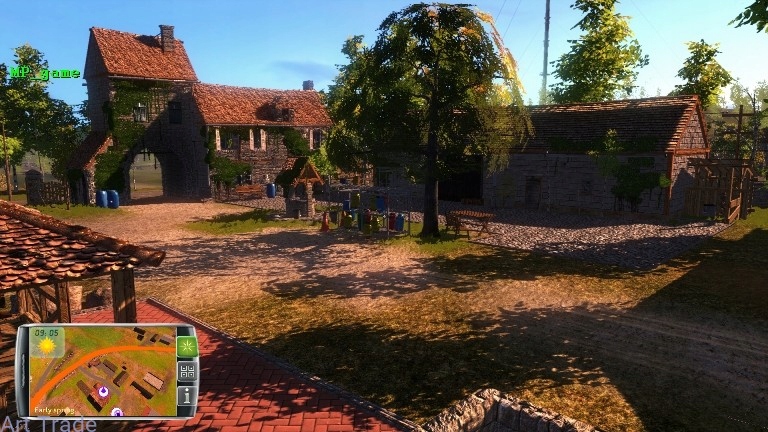Show the information panel with 'i' button

[x=186, y=395]
